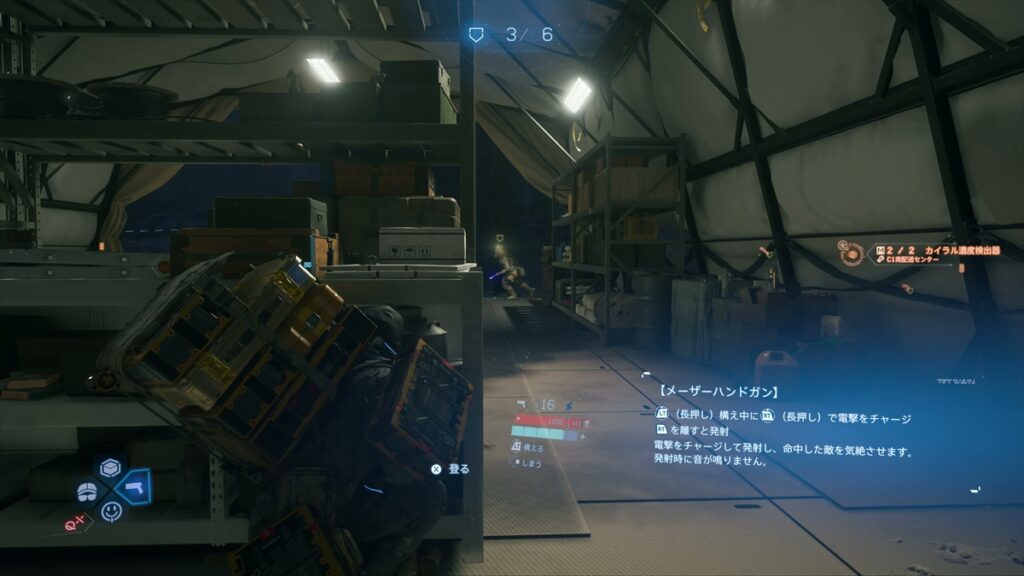1024x576 pixels.
Task: Select the equipment wheel slot on the left
Action: click(x=87, y=491)
